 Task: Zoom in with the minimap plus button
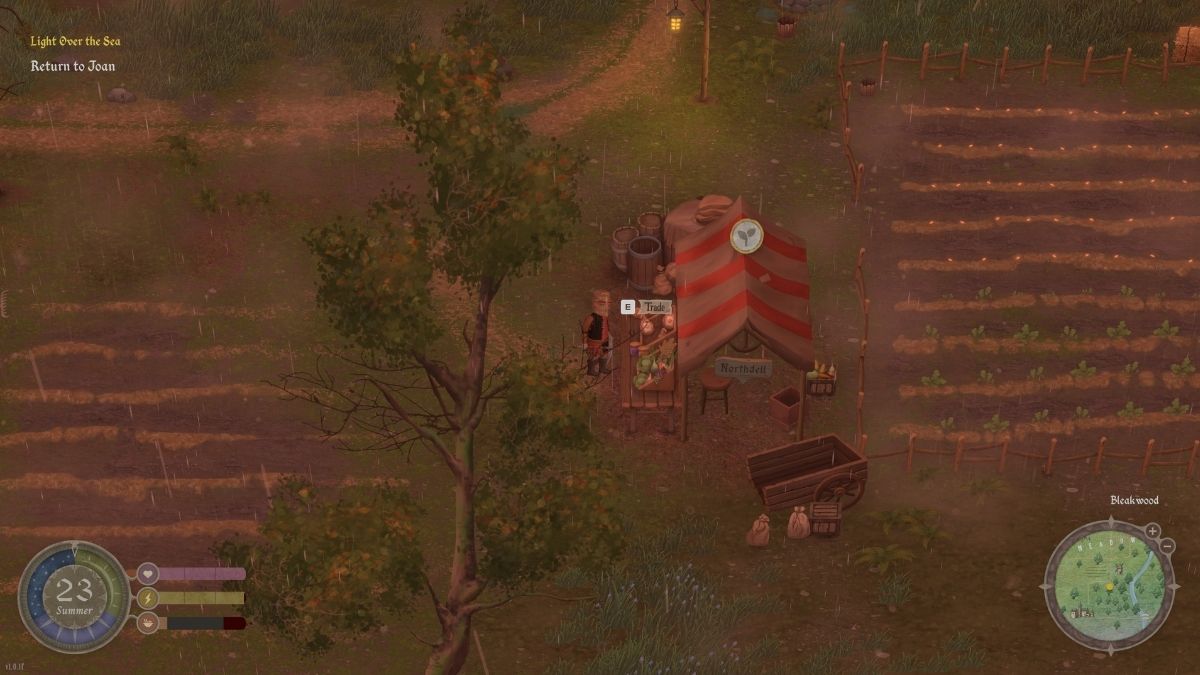[1152, 531]
